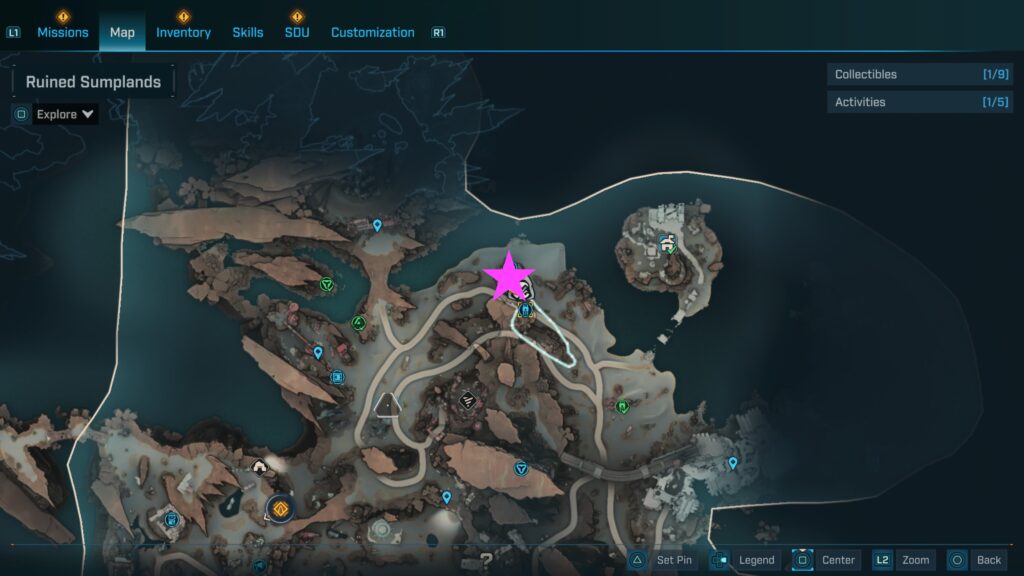This screenshot has height=576, width=1024.
Task: Click the pink star map marker
Action: pyautogui.click(x=510, y=276)
